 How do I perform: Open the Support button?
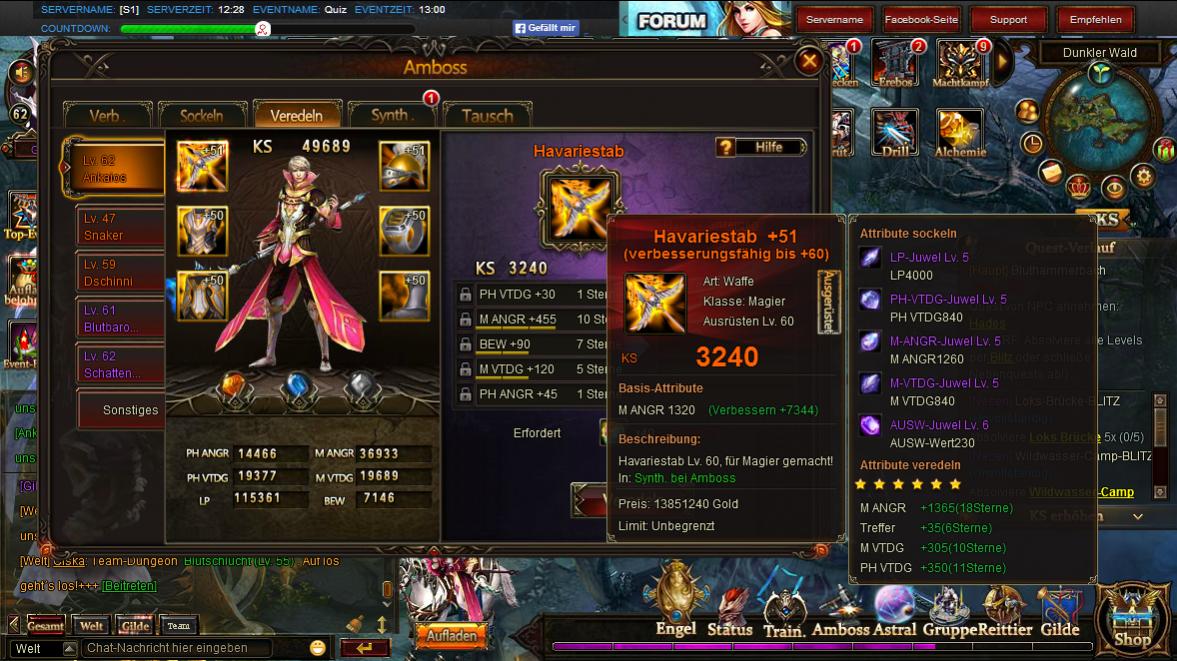point(1008,19)
